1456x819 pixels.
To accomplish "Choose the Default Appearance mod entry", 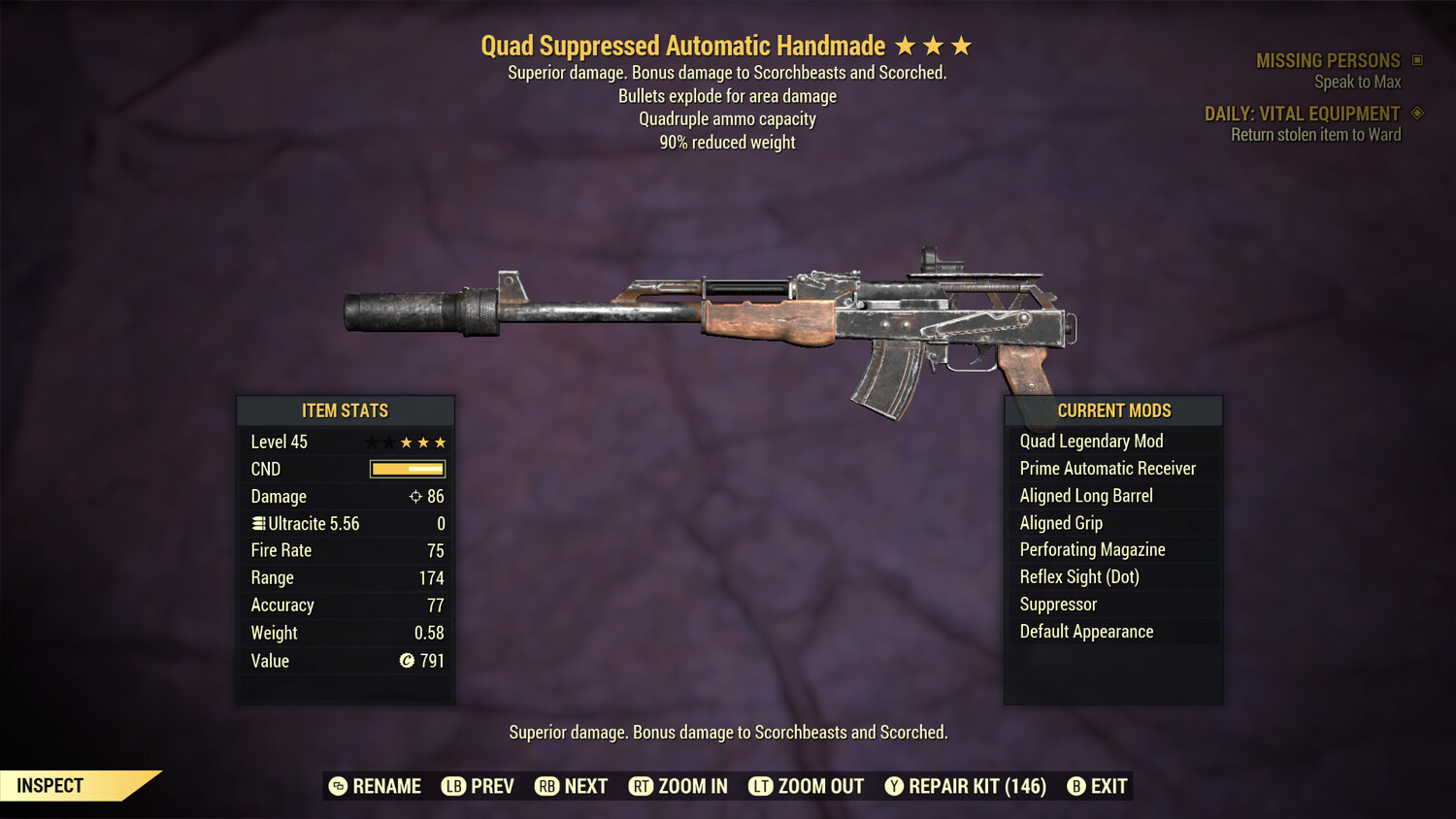I will [1086, 631].
